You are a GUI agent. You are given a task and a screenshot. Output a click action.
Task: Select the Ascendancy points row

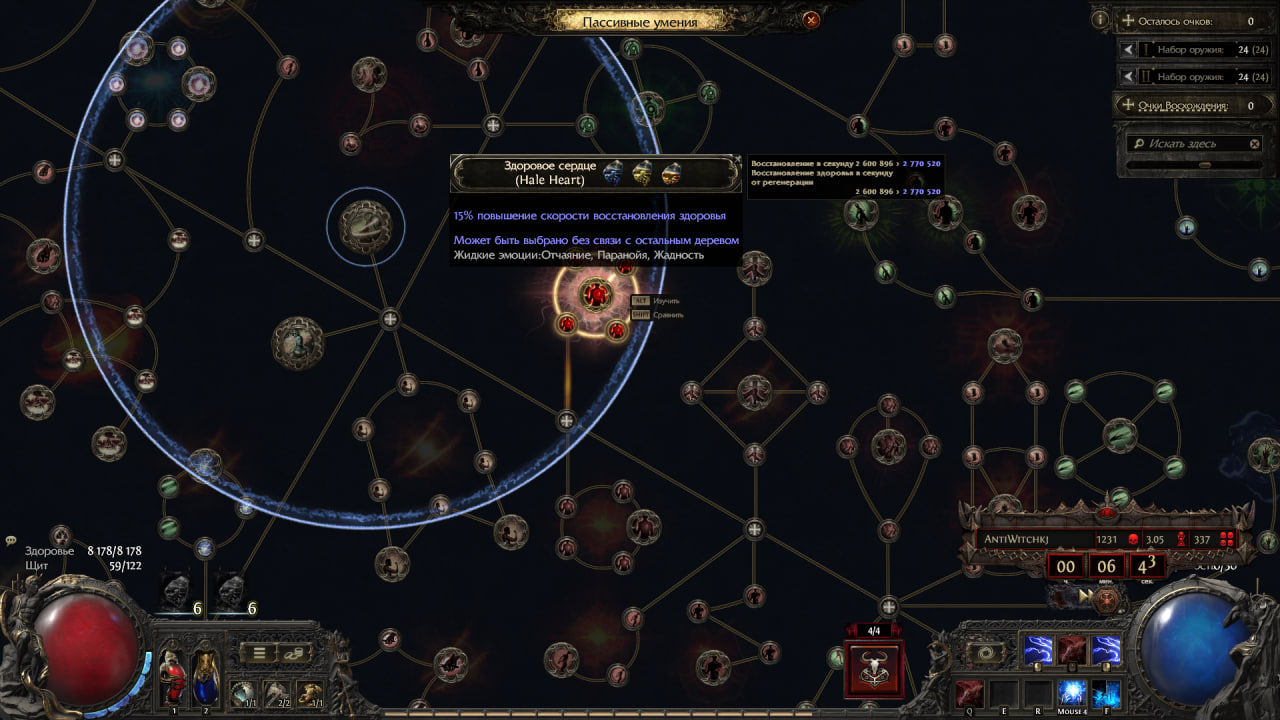[1188, 105]
